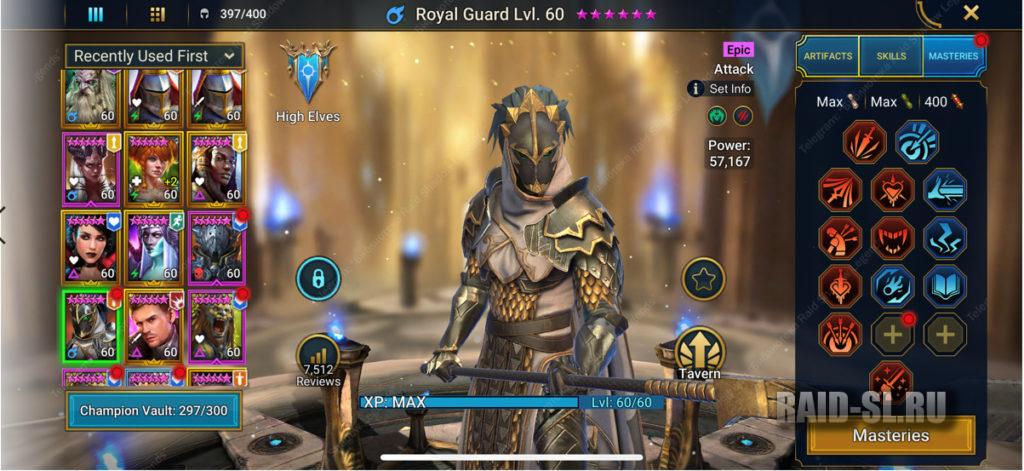
Task: Go back using the curved arrow
Action: tap(928, 13)
